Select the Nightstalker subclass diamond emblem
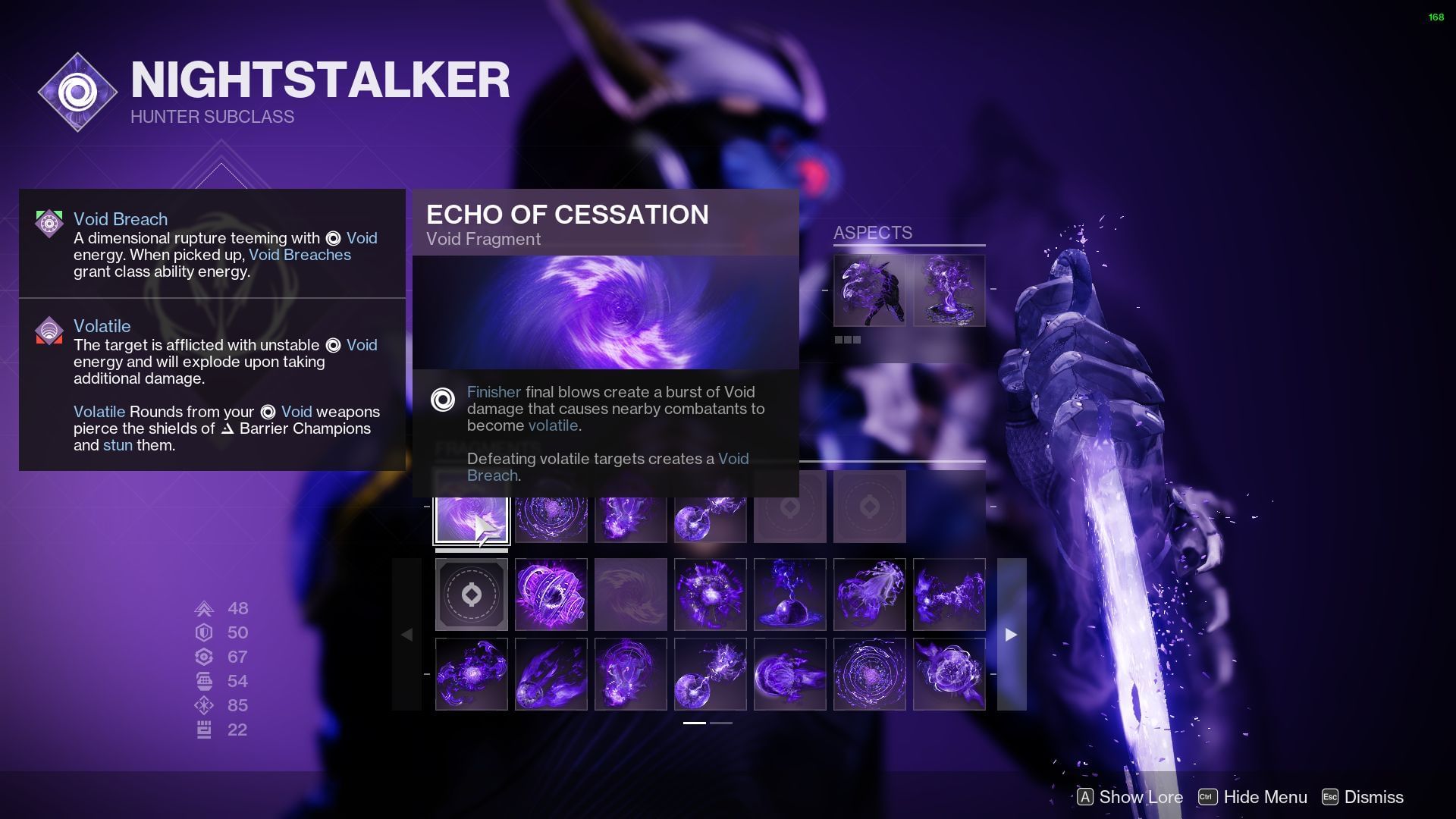This screenshot has width=1456, height=819. click(x=77, y=92)
